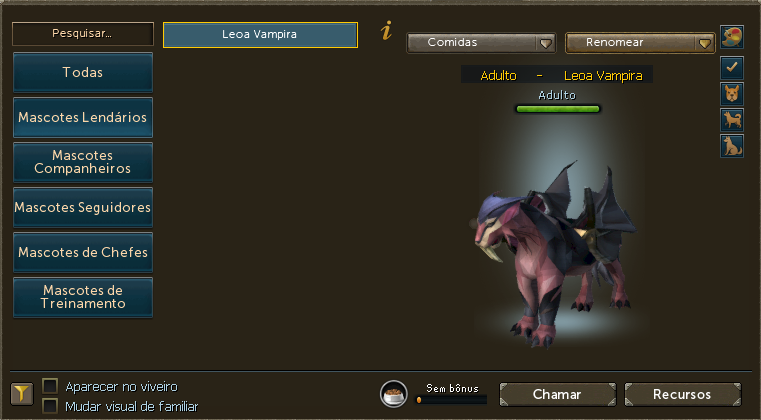Choose the Mascotes Seguidores category

pyautogui.click(x=82, y=207)
